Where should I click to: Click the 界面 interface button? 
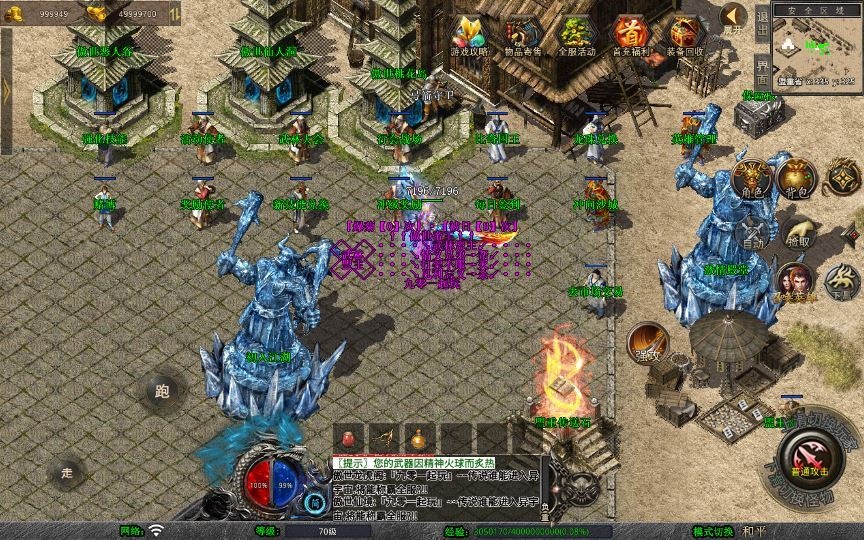coord(763,73)
